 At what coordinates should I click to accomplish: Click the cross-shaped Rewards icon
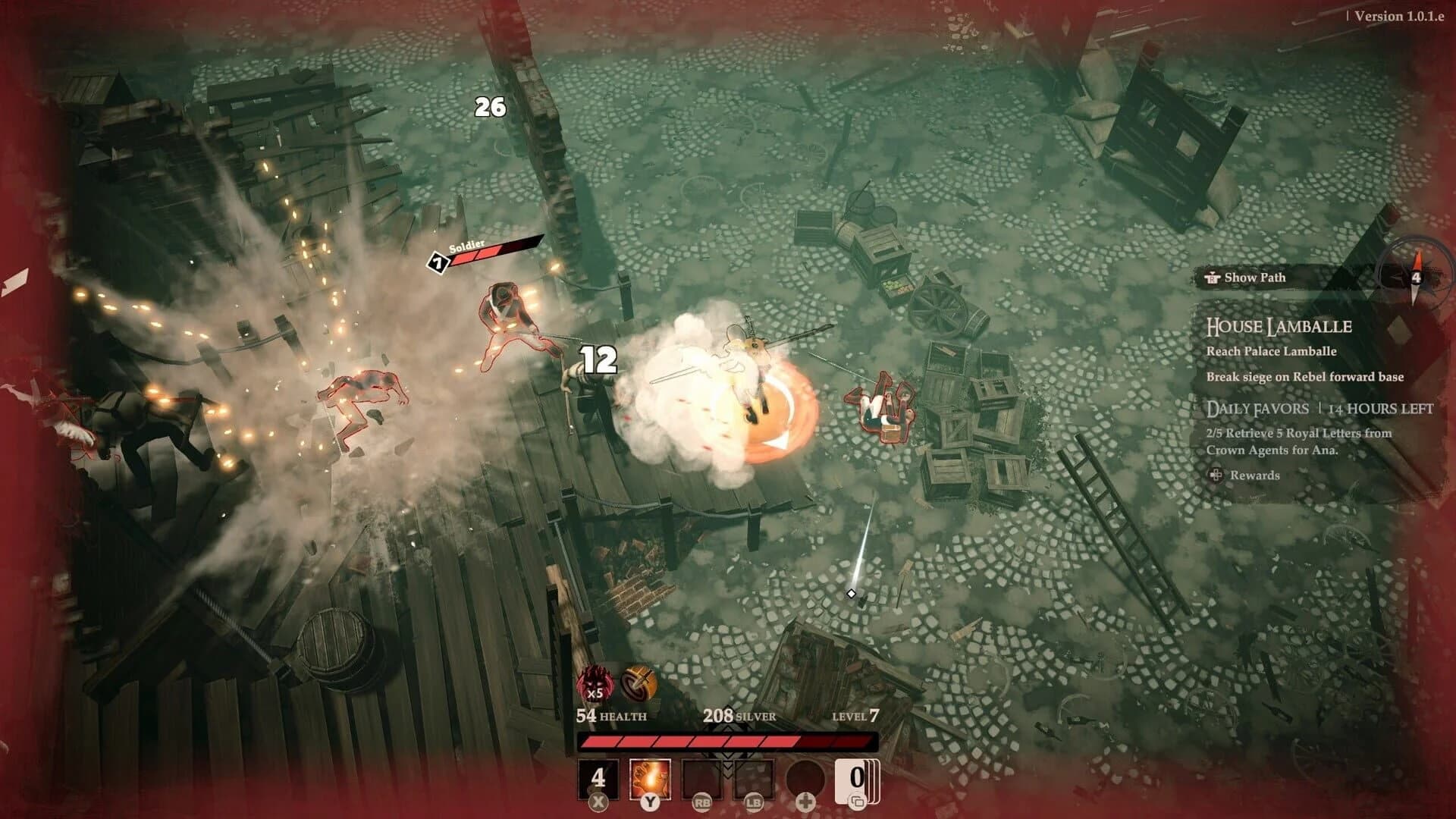1218,476
